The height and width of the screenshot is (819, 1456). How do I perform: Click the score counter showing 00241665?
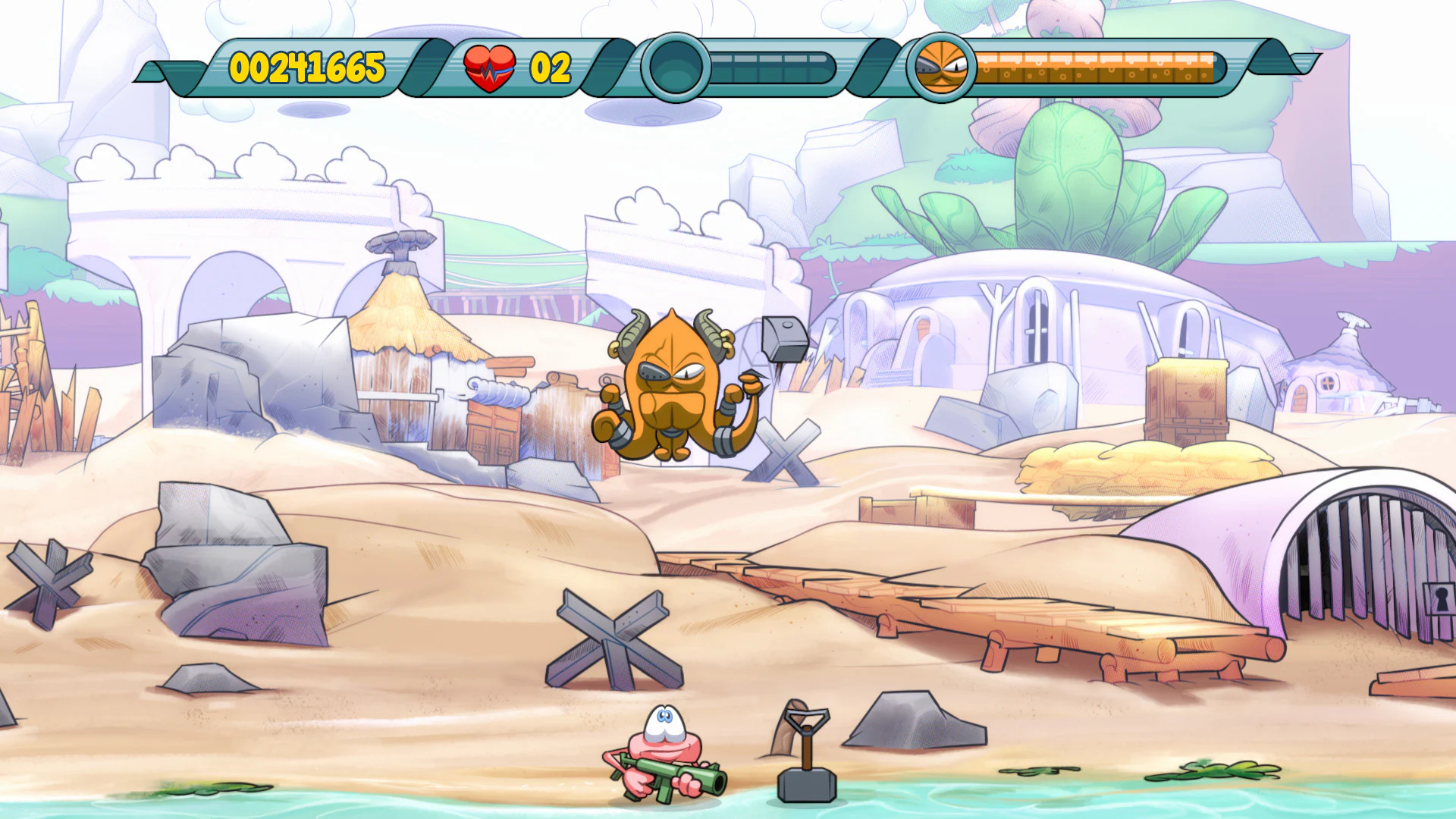307,70
